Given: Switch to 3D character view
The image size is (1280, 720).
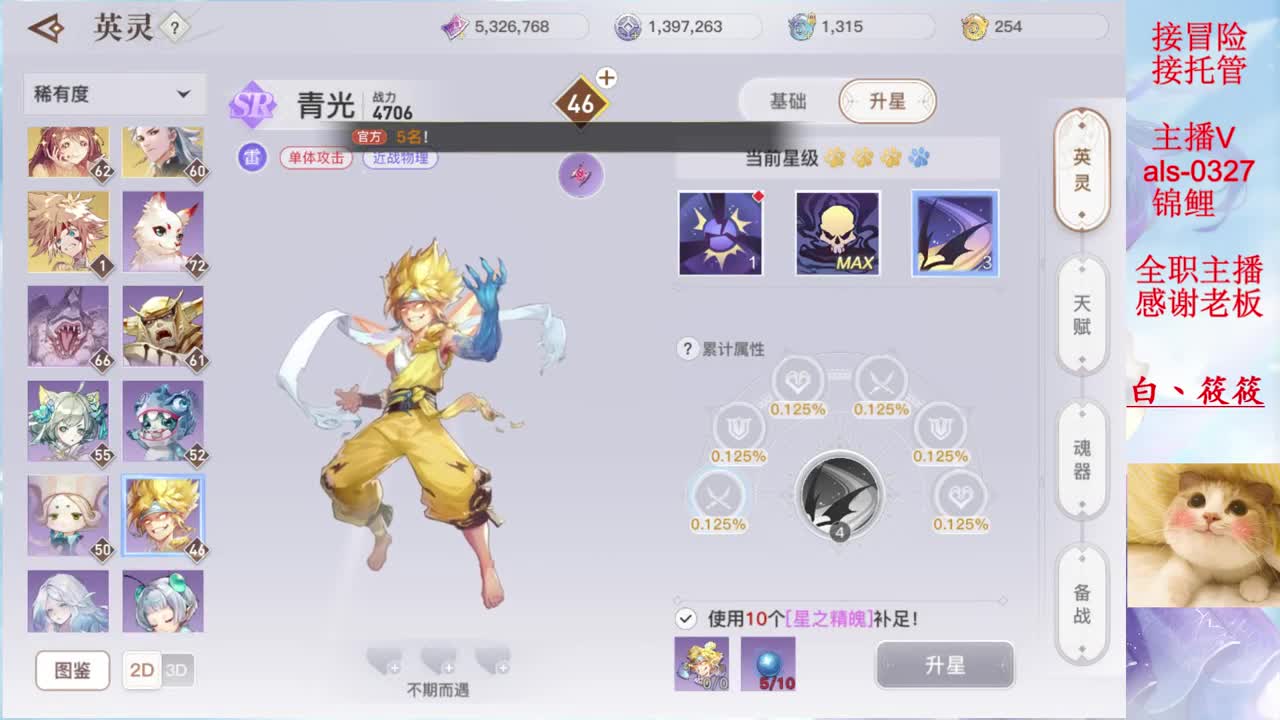Looking at the screenshot, I should [x=180, y=671].
